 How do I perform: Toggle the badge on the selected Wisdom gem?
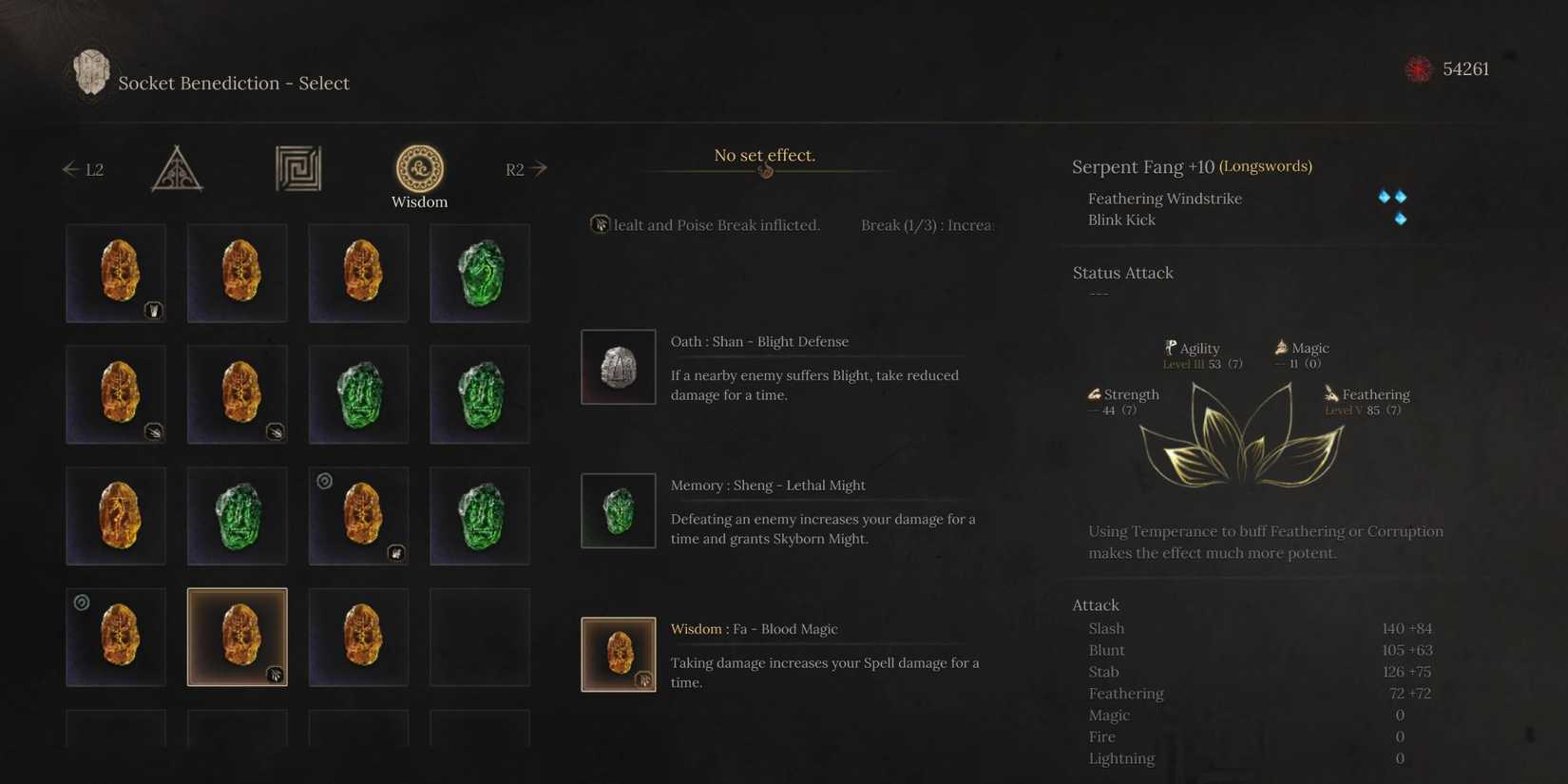276,675
